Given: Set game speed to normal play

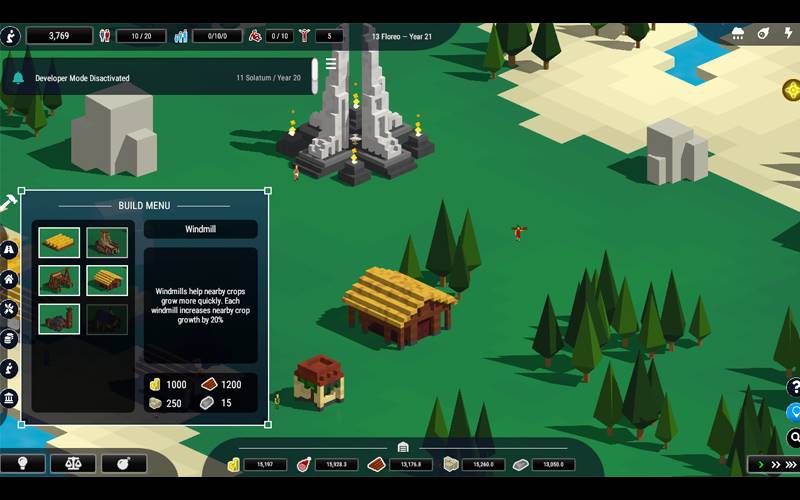Looking at the screenshot, I should coord(762,465).
